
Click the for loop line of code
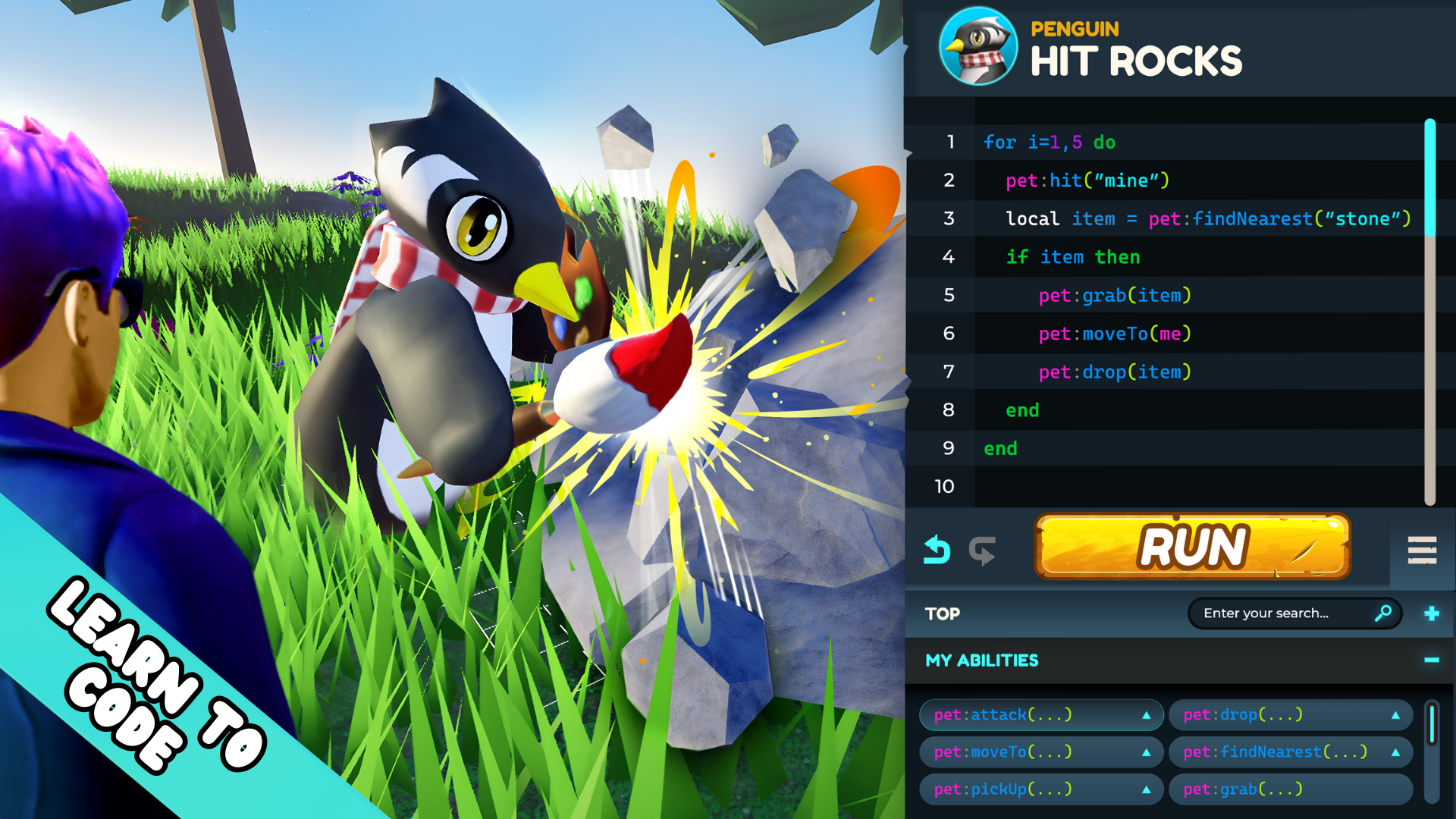tap(1050, 143)
